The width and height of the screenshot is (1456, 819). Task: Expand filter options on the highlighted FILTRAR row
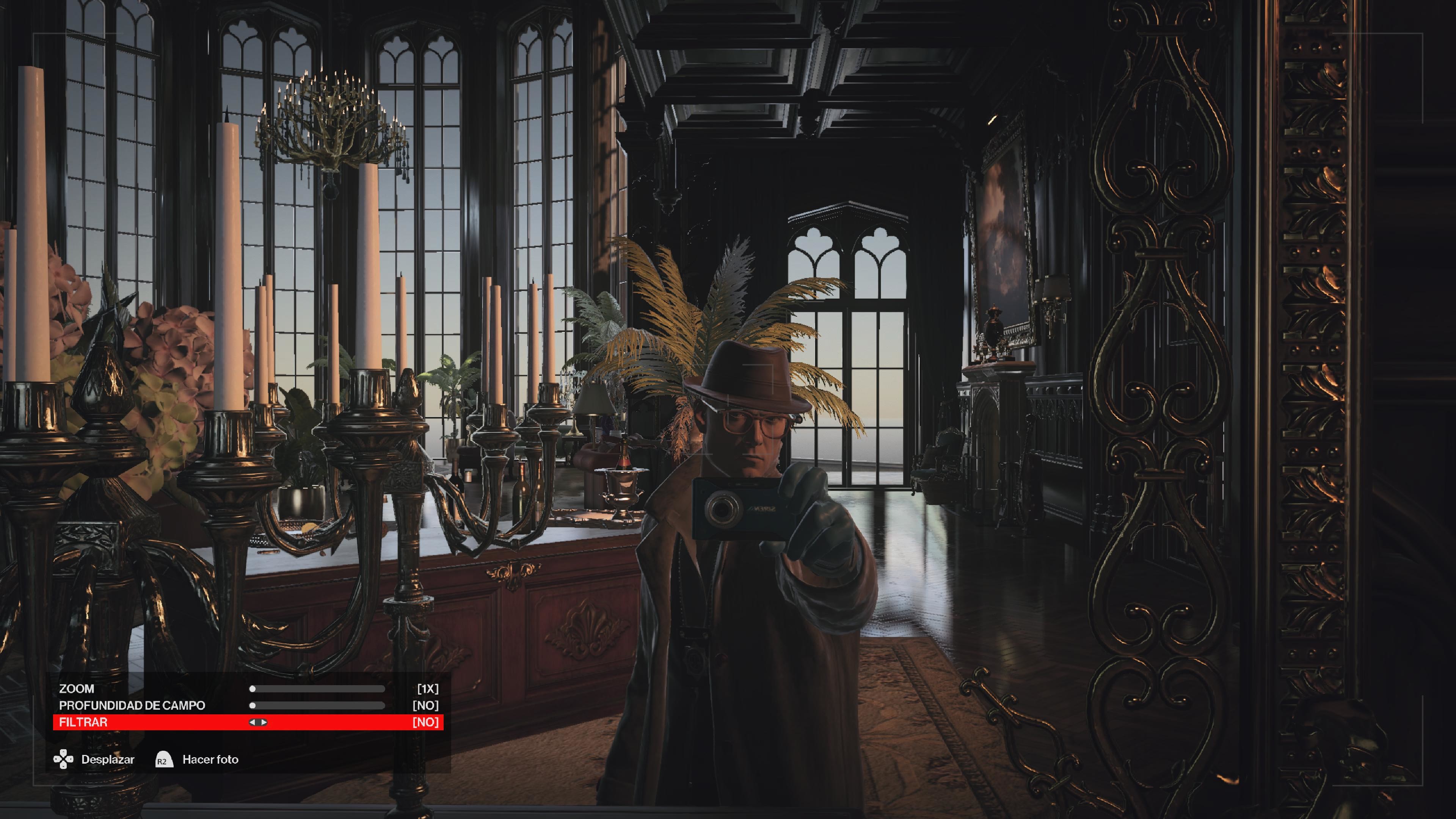point(258,722)
